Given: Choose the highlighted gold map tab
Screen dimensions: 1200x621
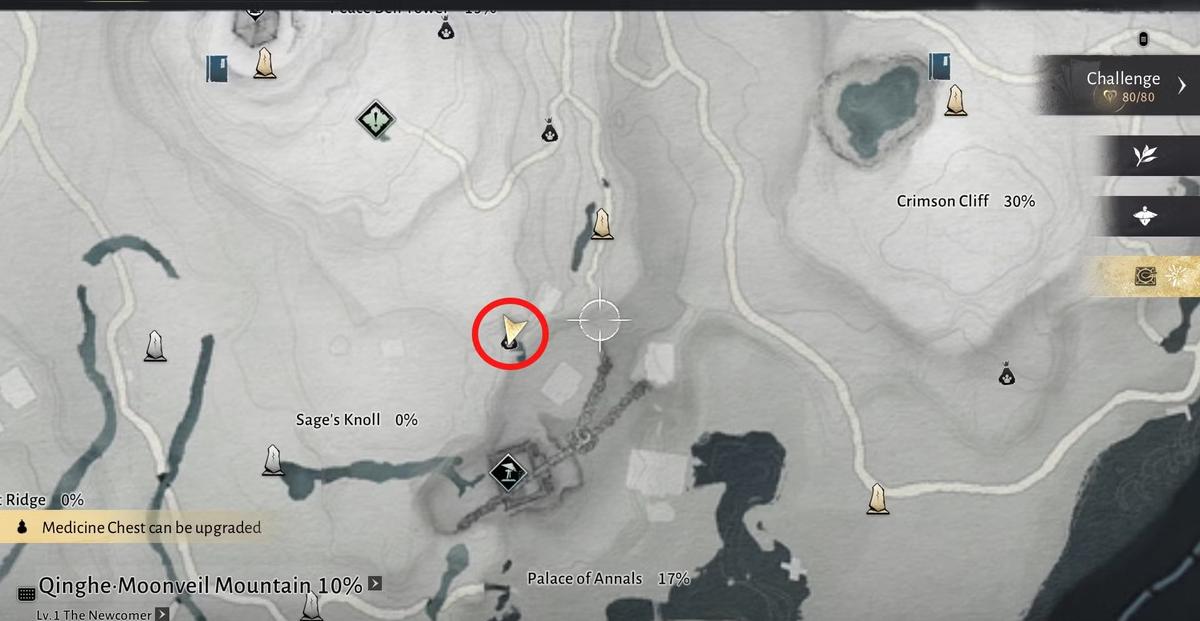Looking at the screenshot, I should pyautogui.click(x=1145, y=277).
